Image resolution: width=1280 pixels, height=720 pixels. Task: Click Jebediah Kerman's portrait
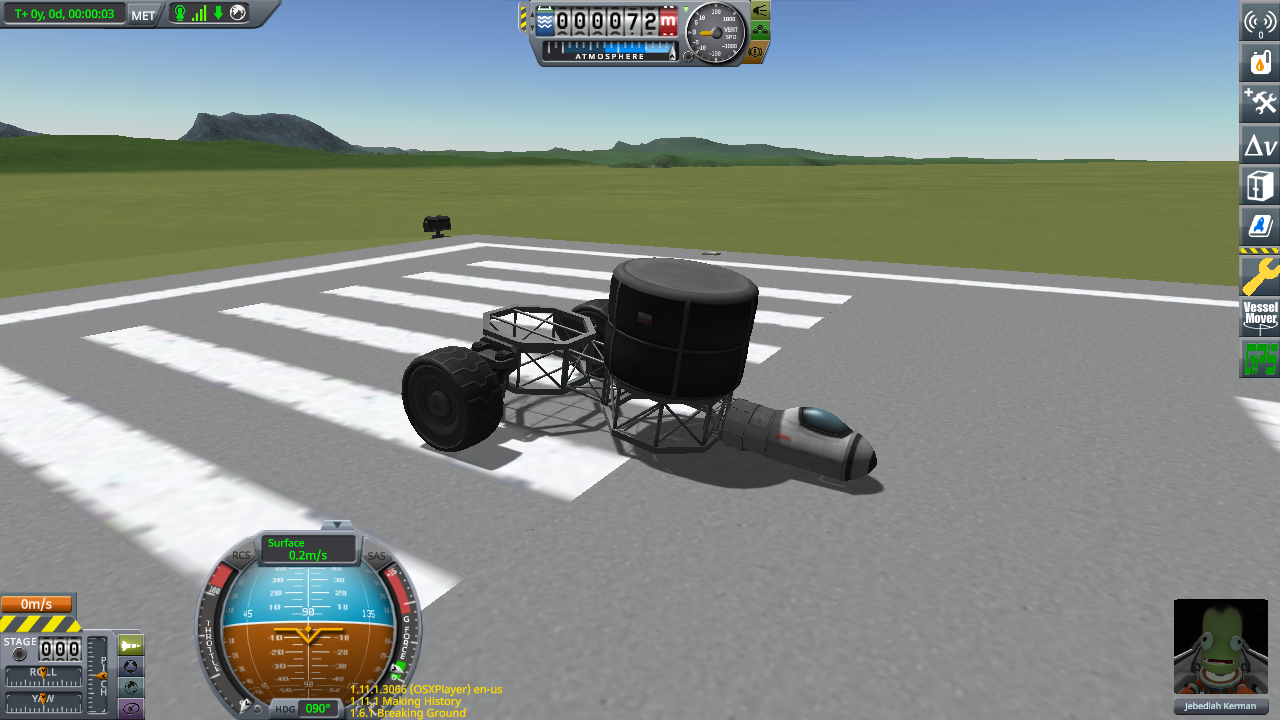click(1220, 647)
